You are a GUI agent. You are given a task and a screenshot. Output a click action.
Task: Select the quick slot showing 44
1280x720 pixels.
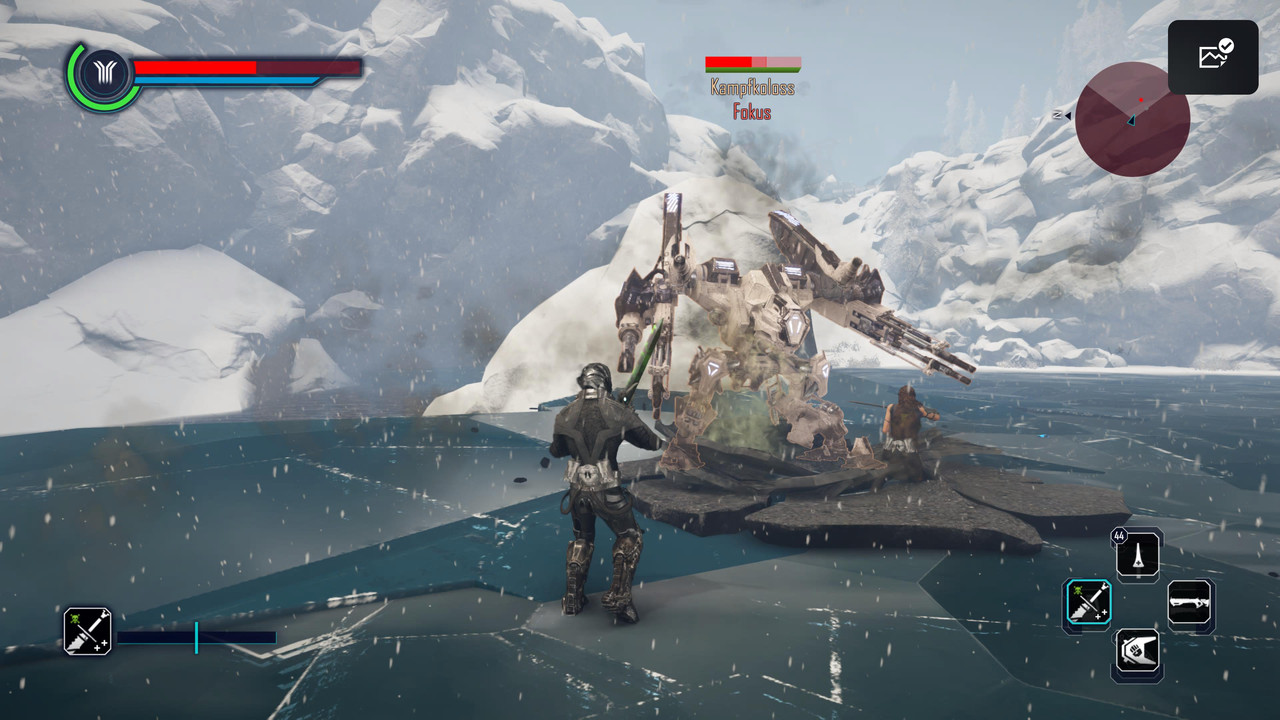pyautogui.click(x=1138, y=555)
